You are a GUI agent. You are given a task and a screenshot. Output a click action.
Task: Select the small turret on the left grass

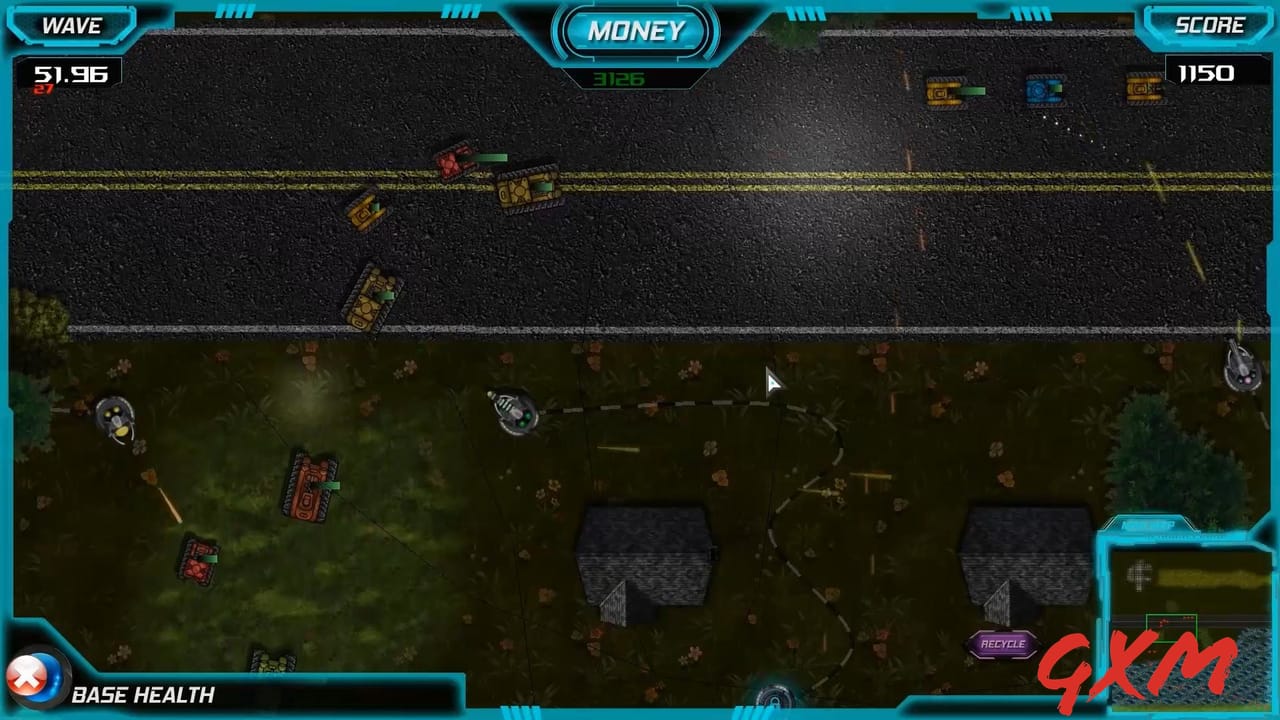115,419
